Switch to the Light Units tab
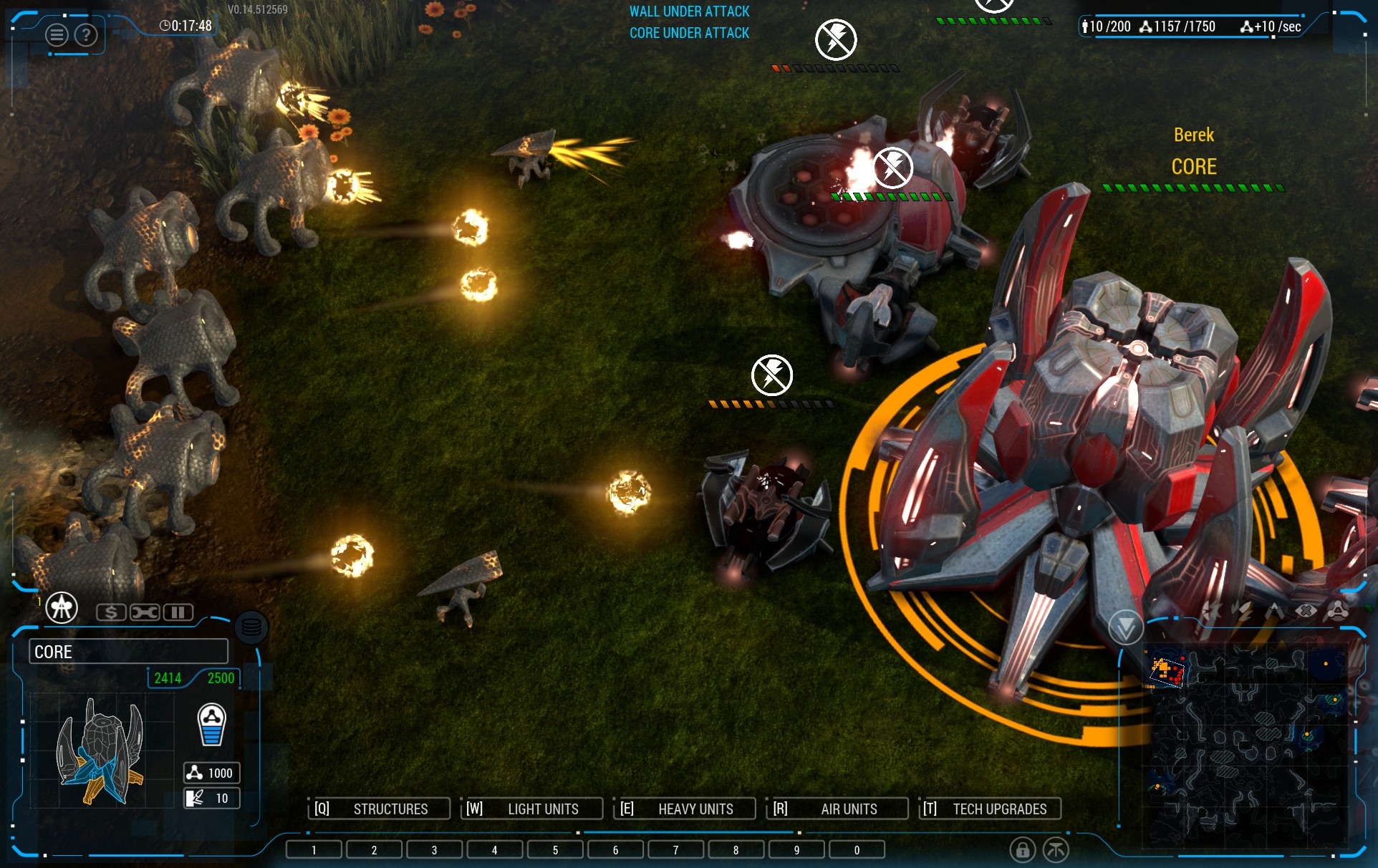The image size is (1378, 868). 531,809
